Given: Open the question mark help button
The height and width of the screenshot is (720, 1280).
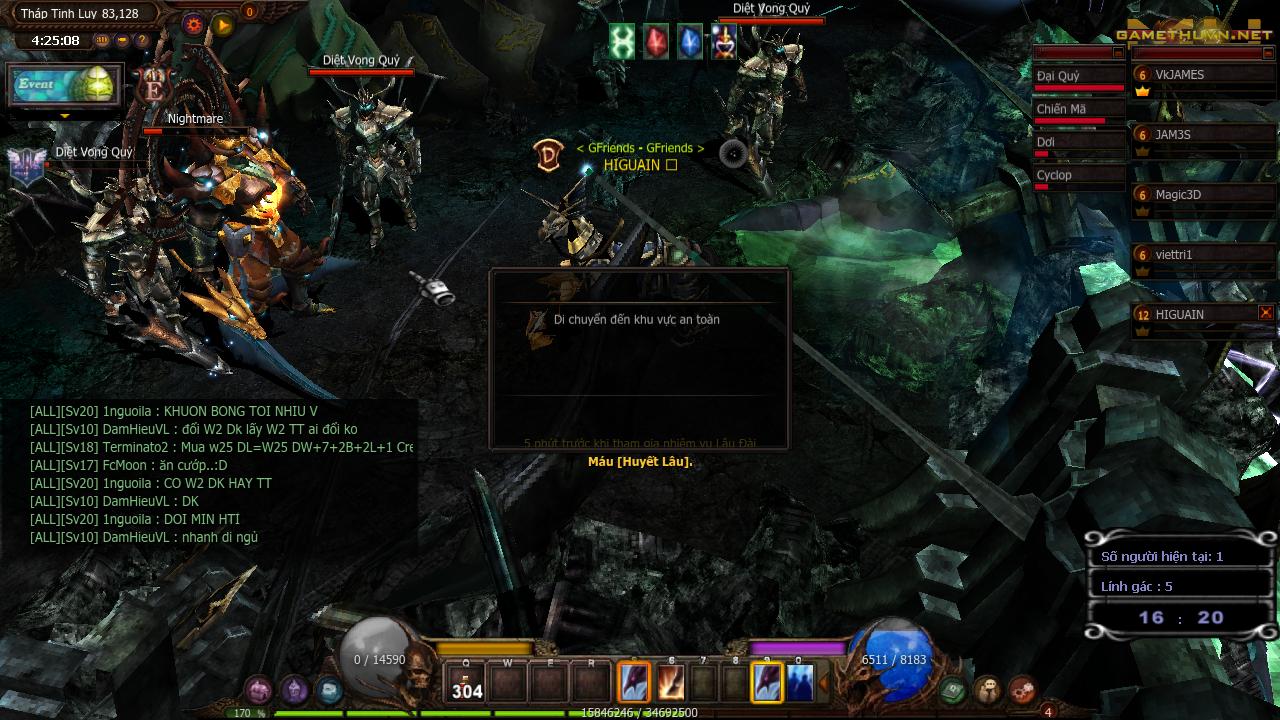Looking at the screenshot, I should tap(142, 41).
